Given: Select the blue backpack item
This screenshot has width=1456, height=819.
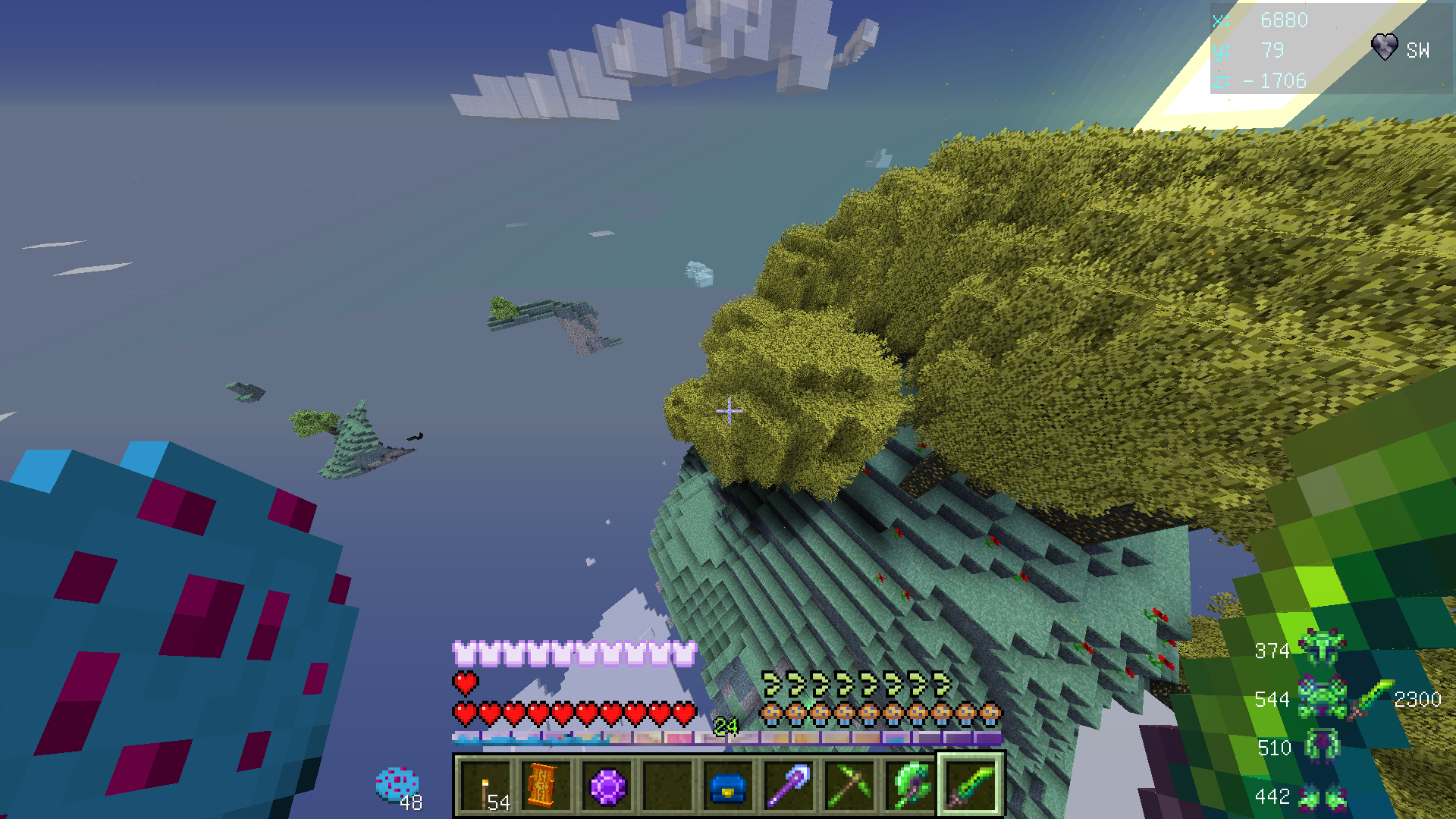Looking at the screenshot, I should click(726, 786).
